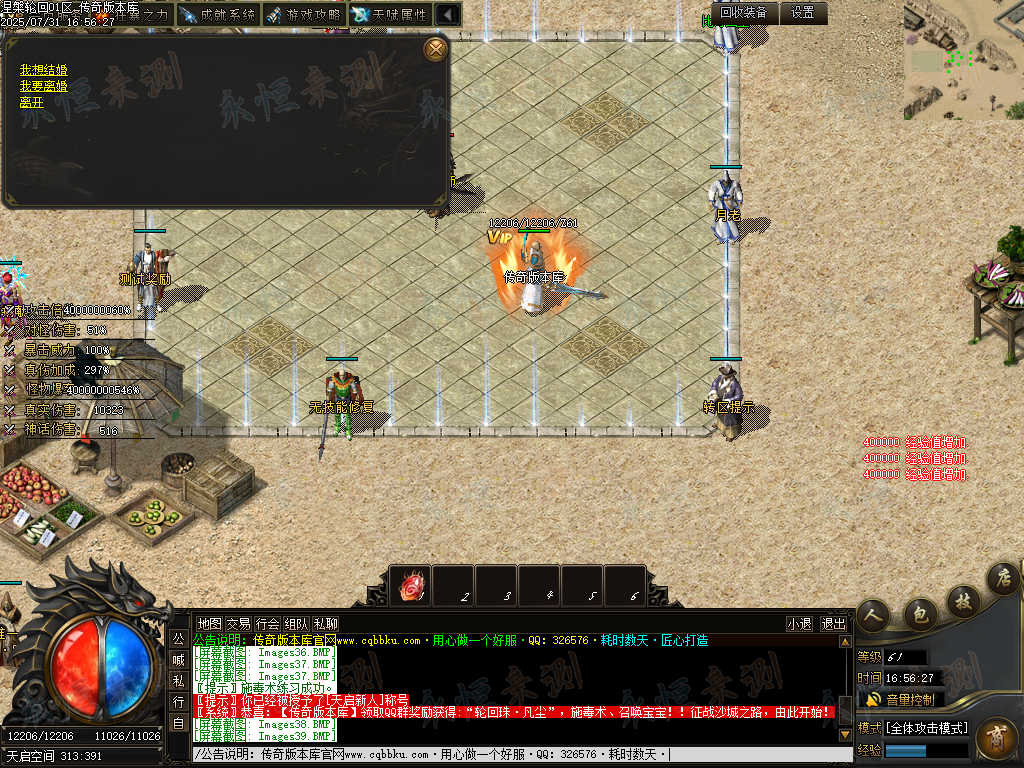Screen dimensions: 1024x768
Task: Collapse the top menu bar arrow
Action: pyautogui.click(x=448, y=15)
